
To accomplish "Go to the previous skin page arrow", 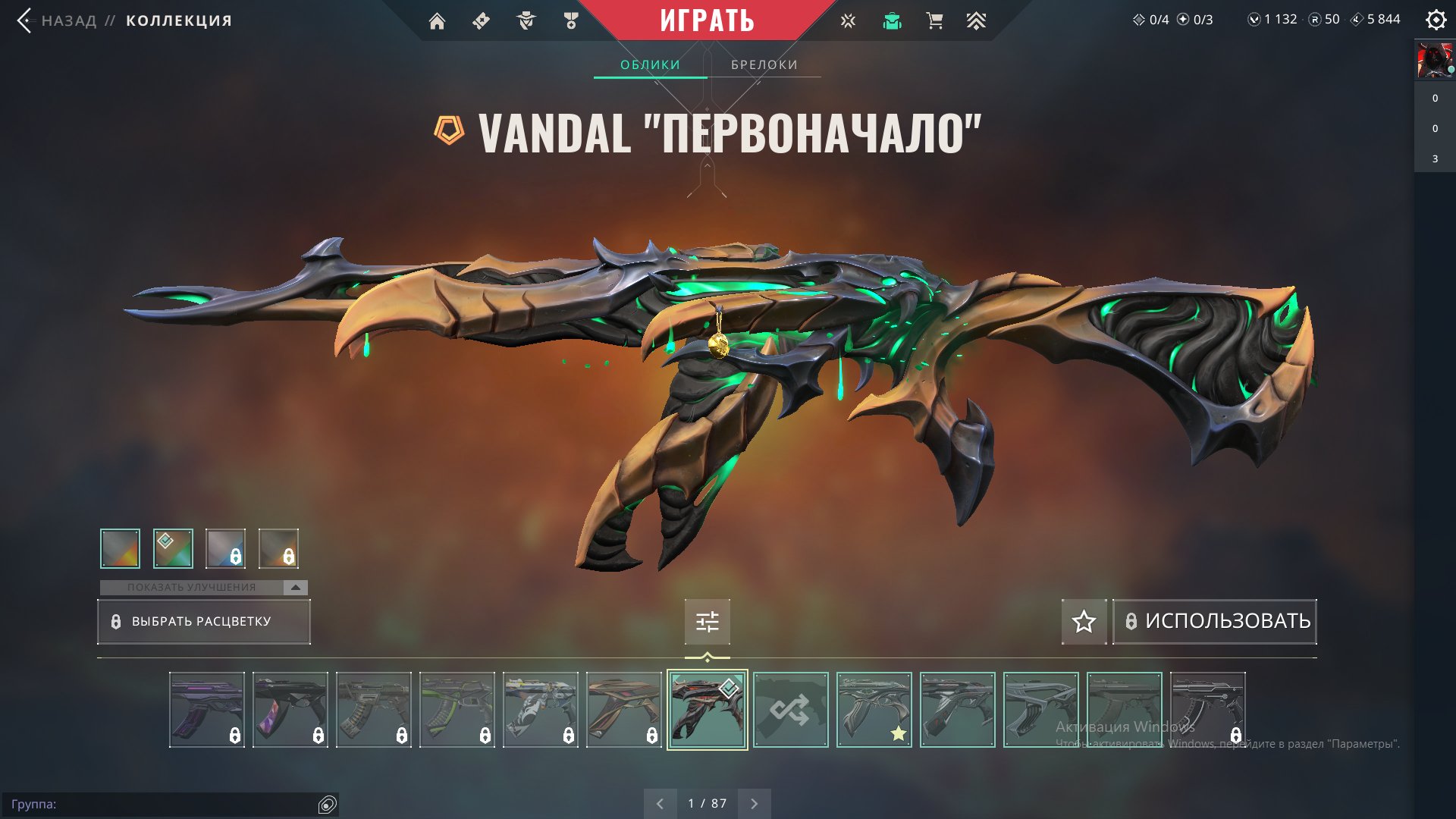I will (x=660, y=803).
